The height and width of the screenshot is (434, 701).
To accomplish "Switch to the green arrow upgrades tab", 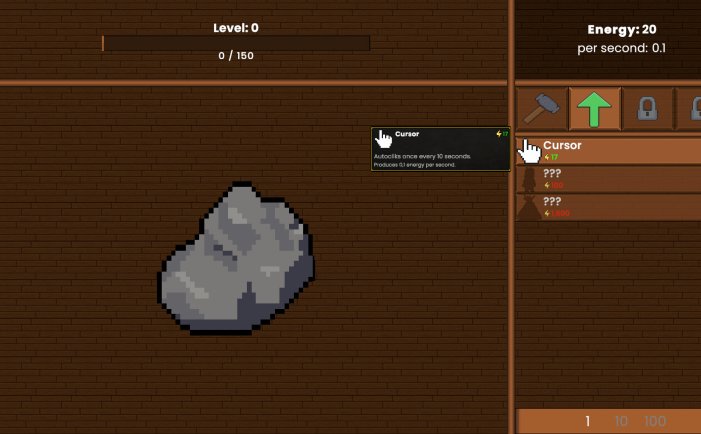I will (x=595, y=107).
